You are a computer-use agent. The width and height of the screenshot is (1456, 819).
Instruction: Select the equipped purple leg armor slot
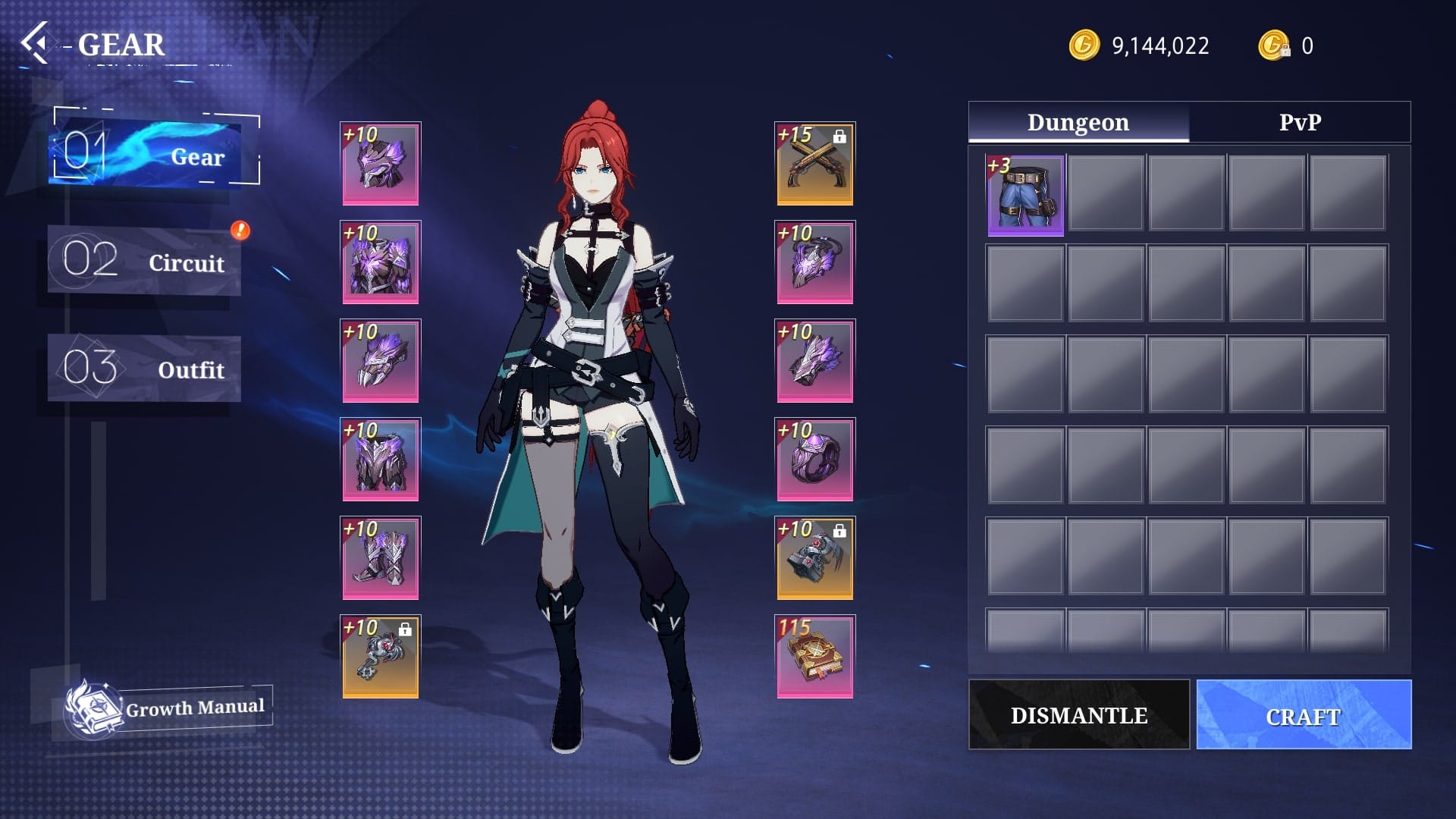(380, 460)
